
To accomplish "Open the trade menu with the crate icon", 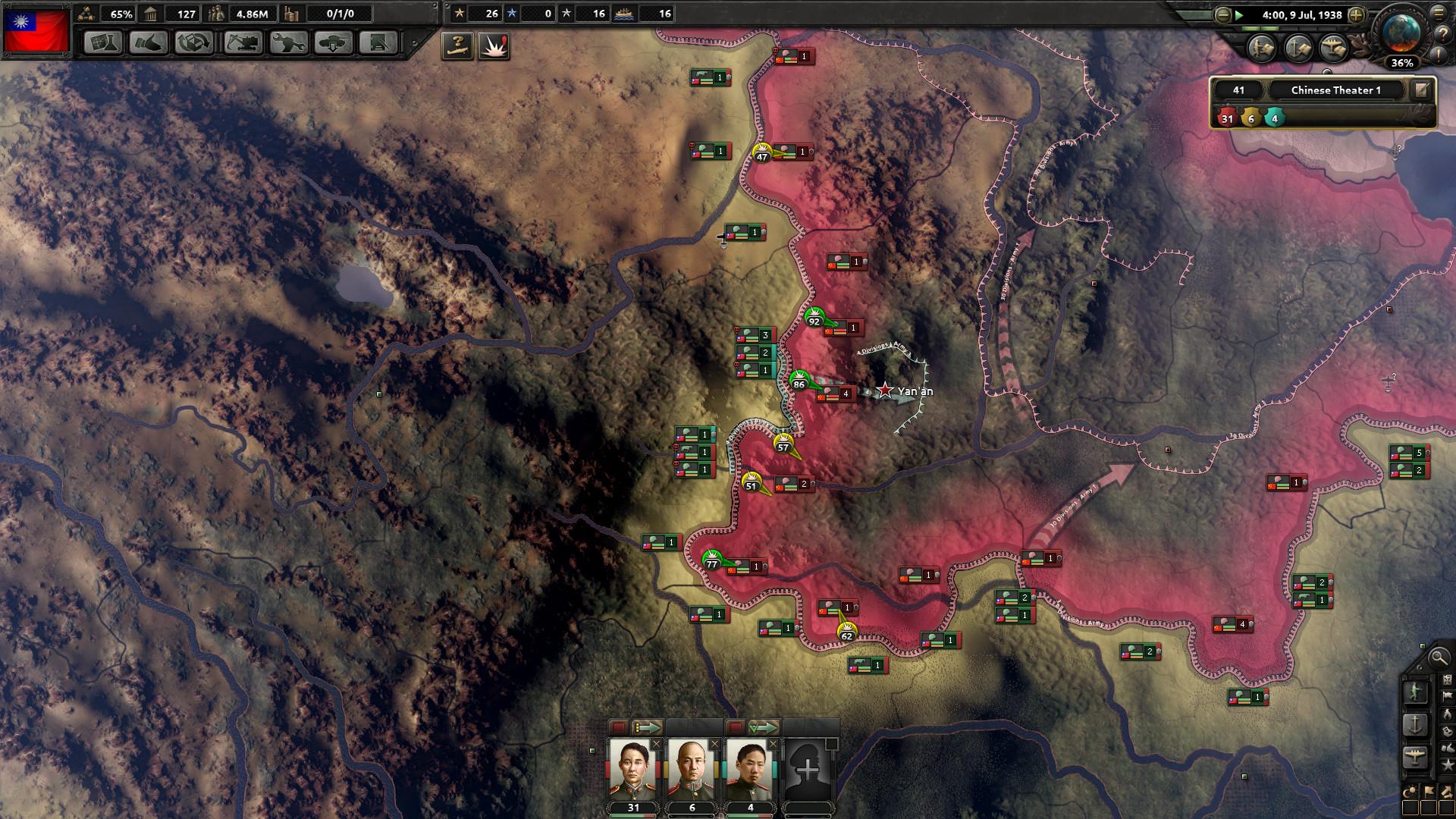I will point(195,42).
